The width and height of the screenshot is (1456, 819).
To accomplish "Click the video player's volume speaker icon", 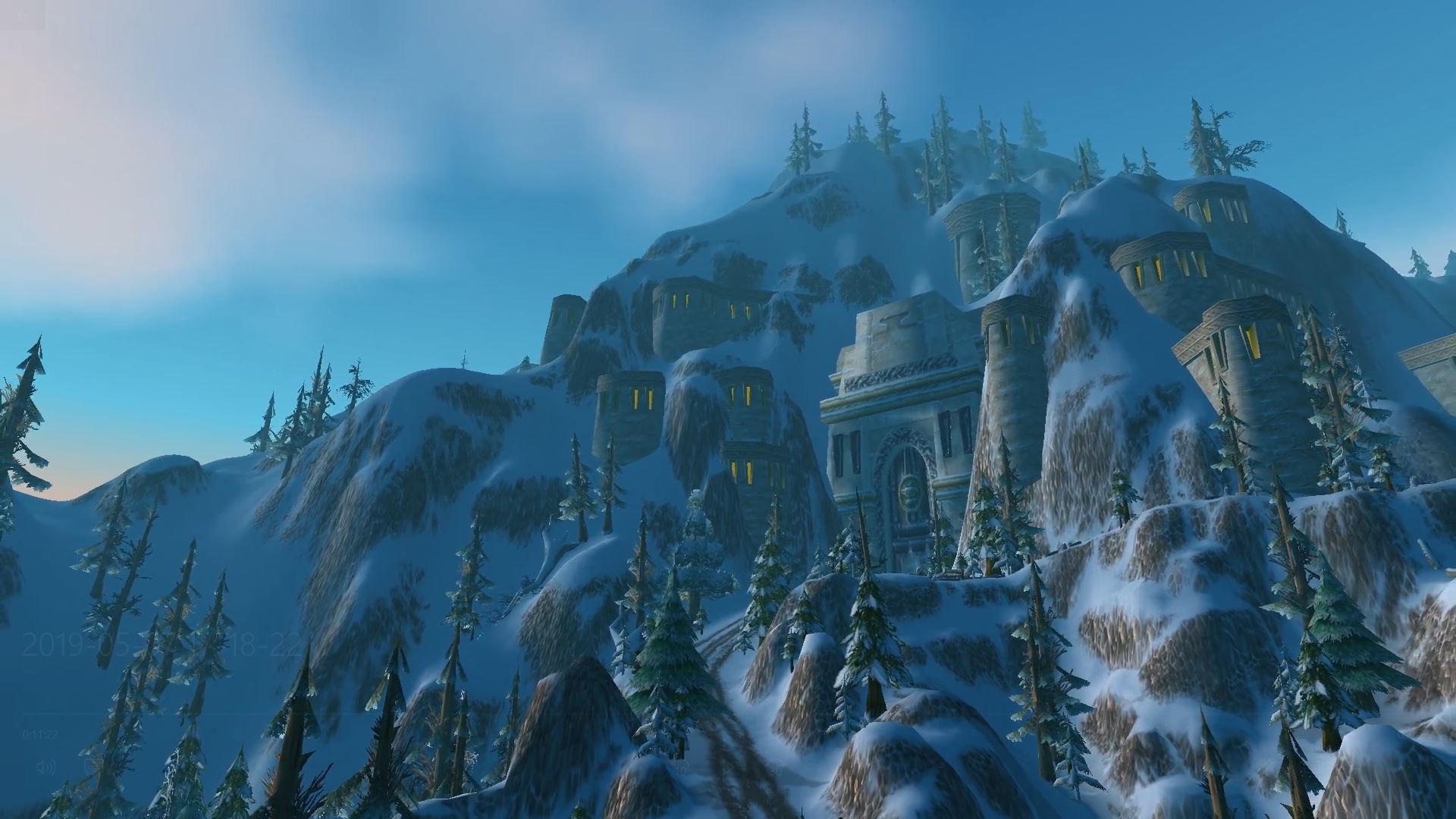I will click(x=45, y=767).
